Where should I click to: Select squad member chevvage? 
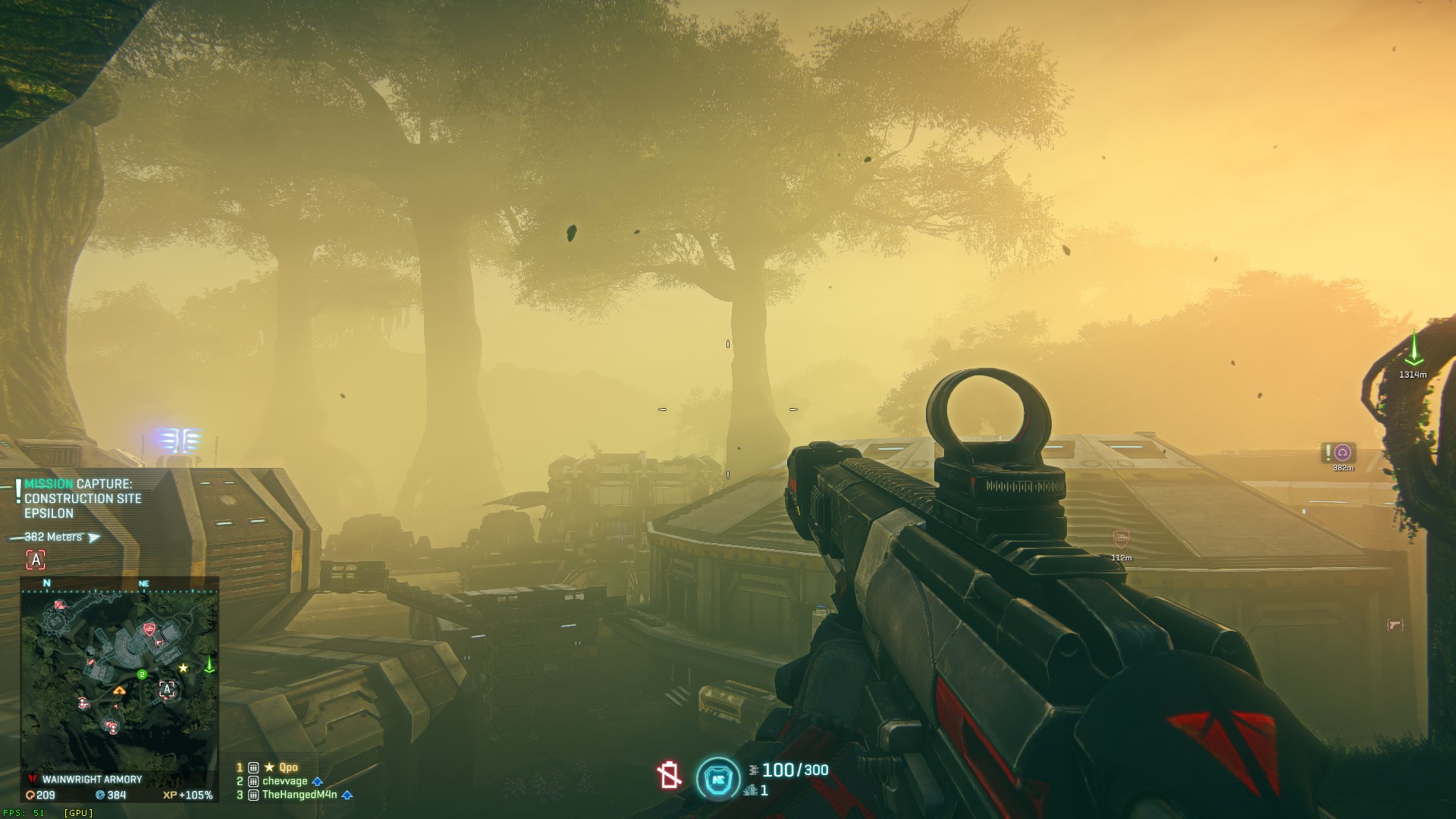(285, 781)
